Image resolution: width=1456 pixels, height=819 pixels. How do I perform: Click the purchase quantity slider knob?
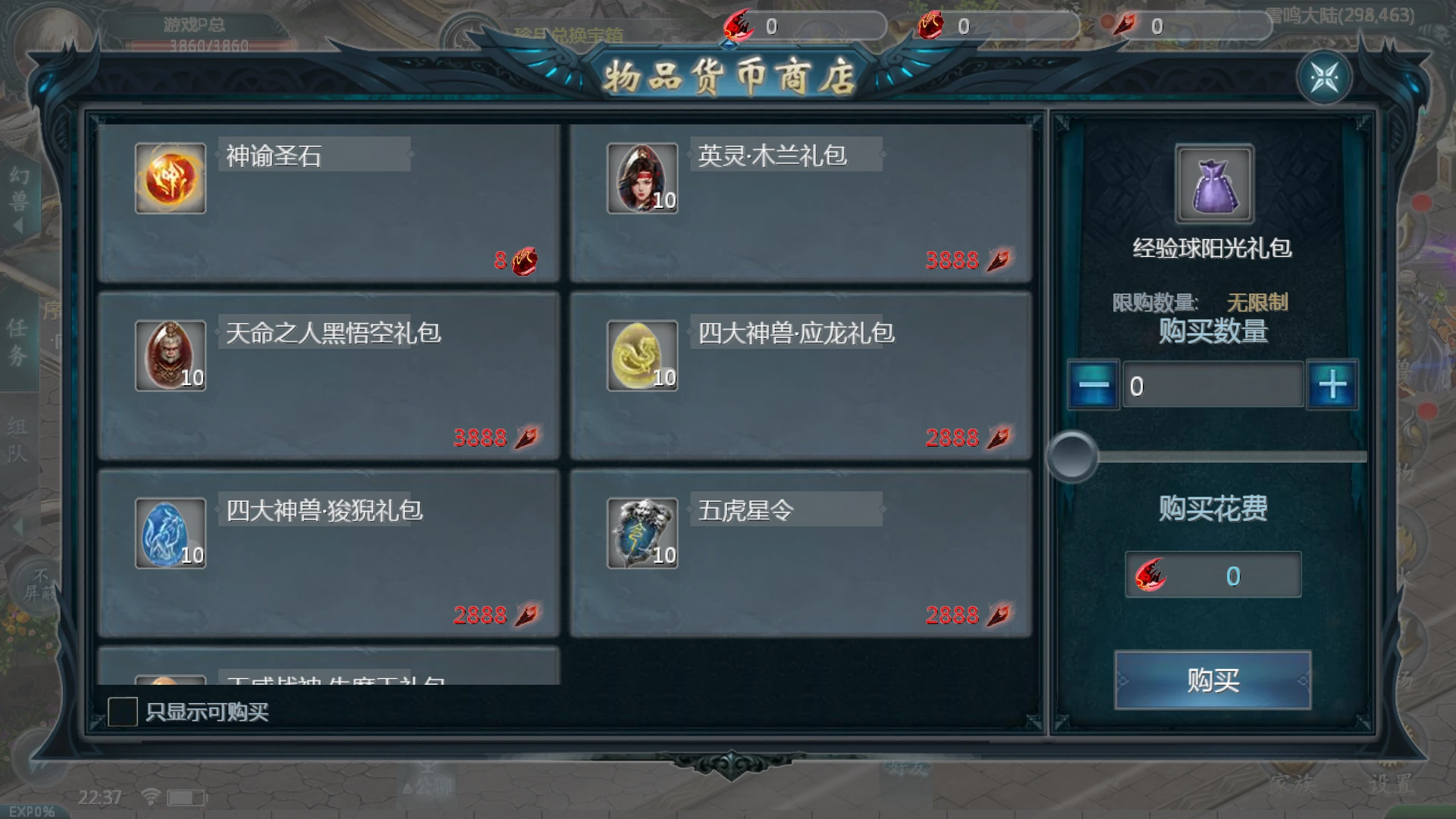coord(1073,457)
